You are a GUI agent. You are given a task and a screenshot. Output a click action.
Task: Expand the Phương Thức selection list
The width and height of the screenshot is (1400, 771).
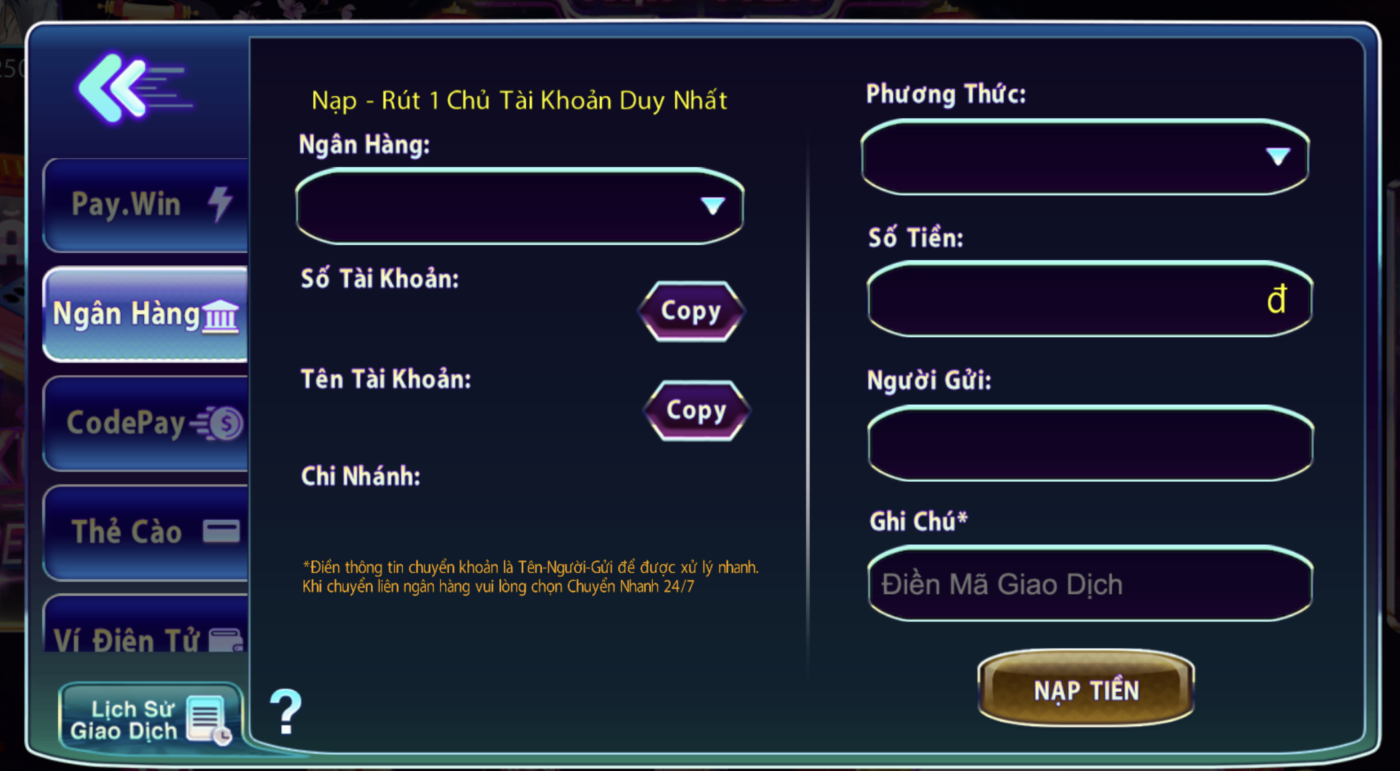pyautogui.click(x=1087, y=157)
